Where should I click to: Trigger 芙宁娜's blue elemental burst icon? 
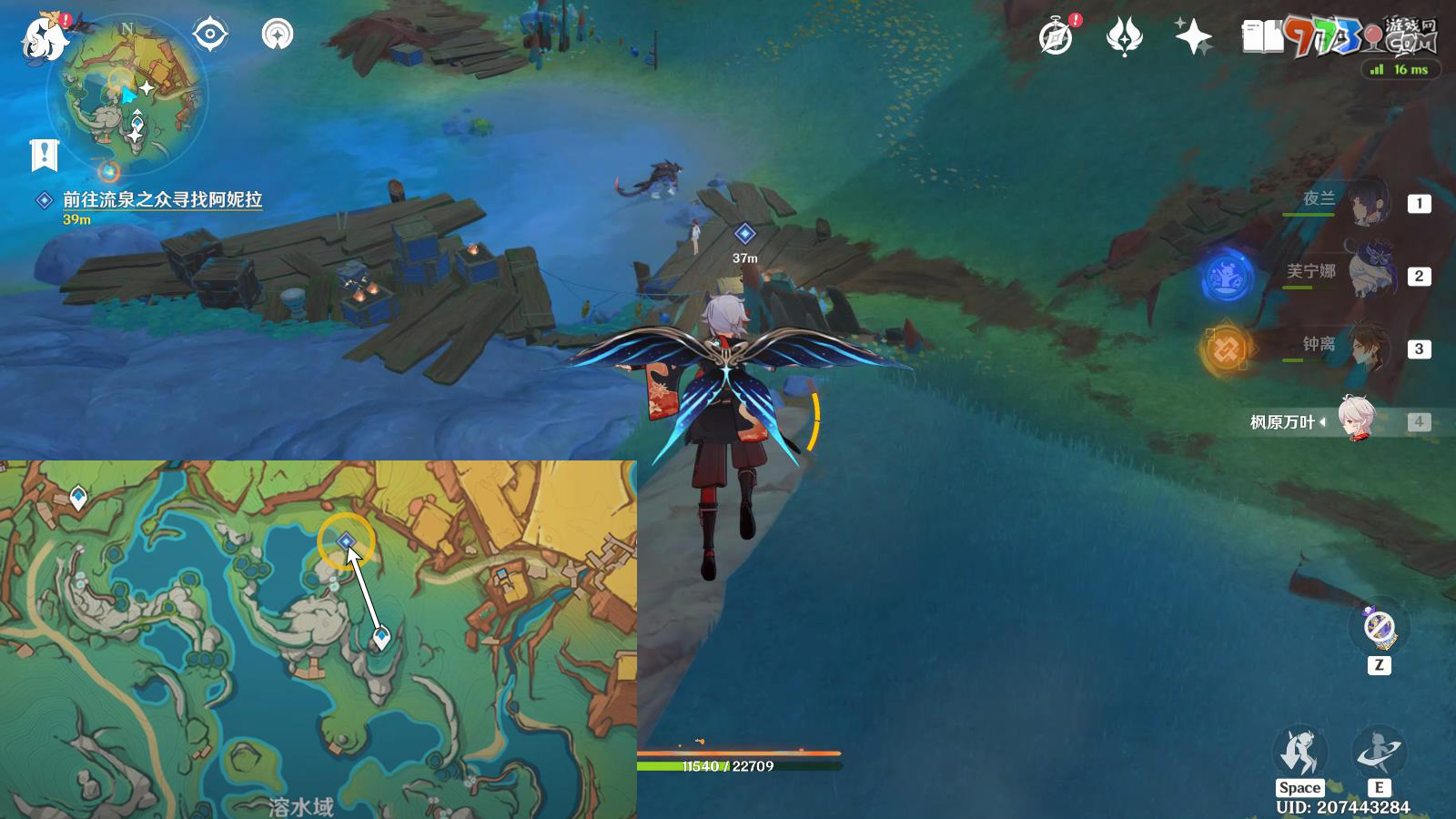[x=1227, y=278]
